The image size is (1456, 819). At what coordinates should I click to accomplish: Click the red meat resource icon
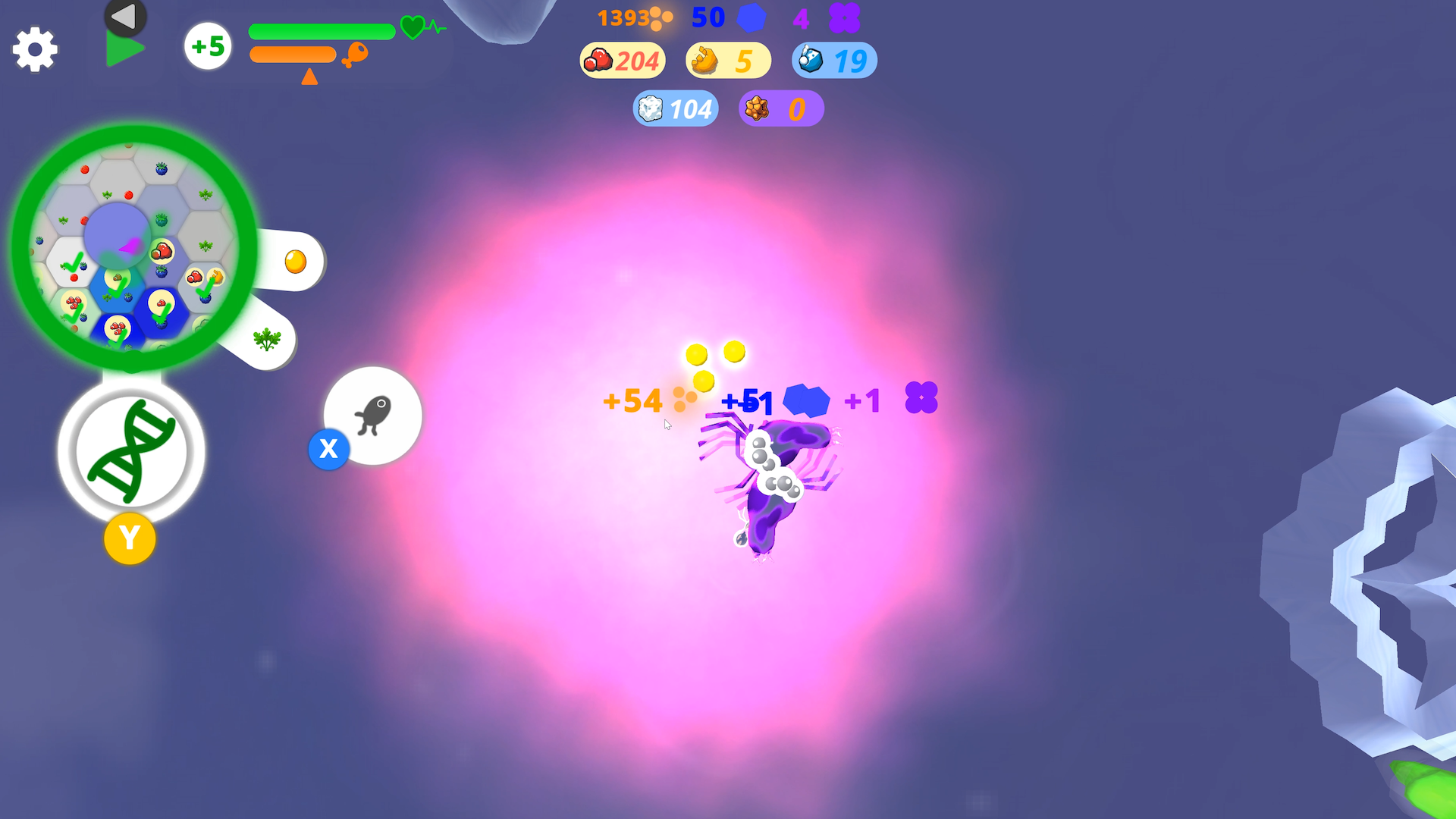point(598,60)
